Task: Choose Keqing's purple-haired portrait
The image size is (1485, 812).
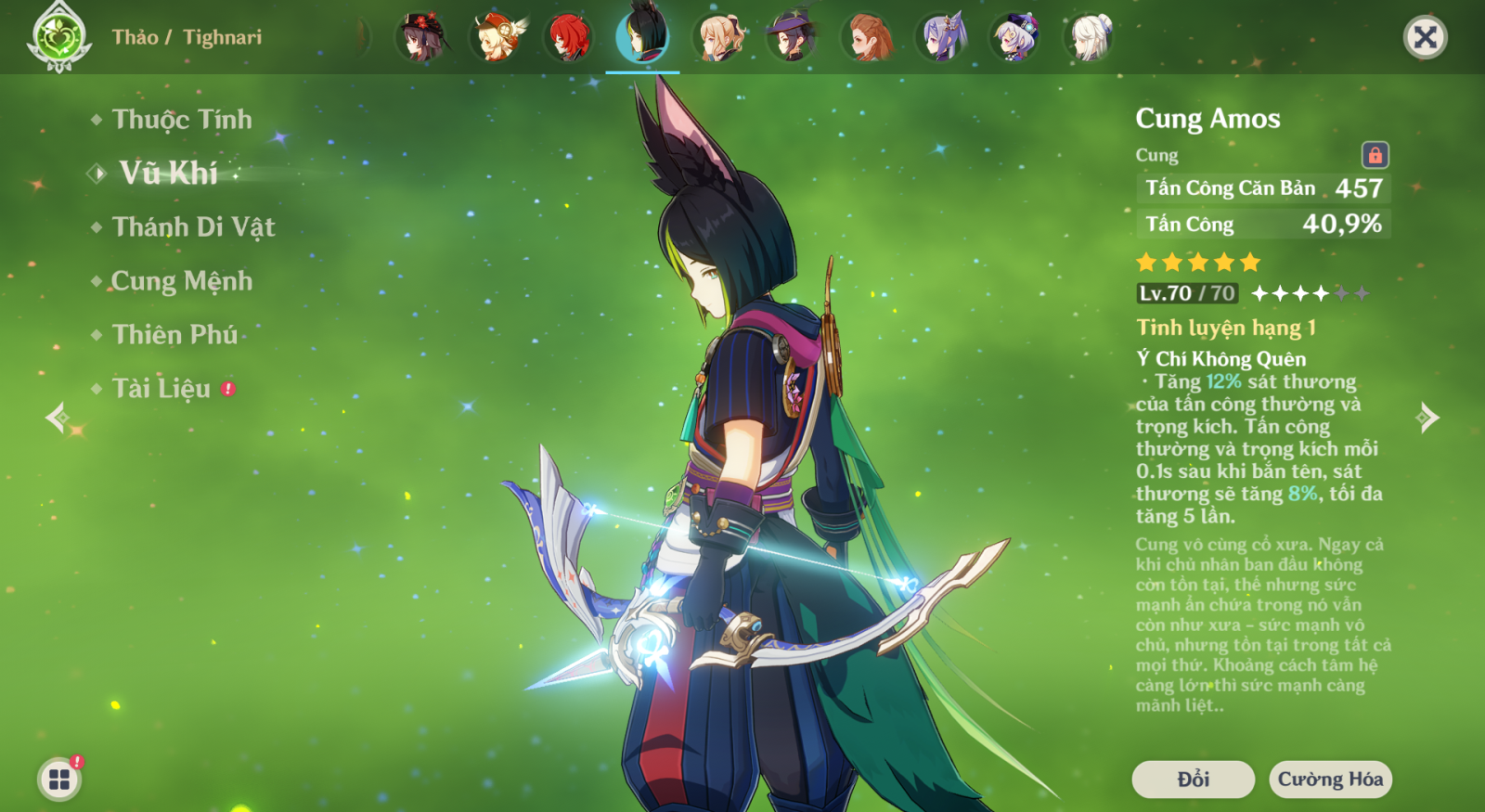Action: [x=941, y=38]
